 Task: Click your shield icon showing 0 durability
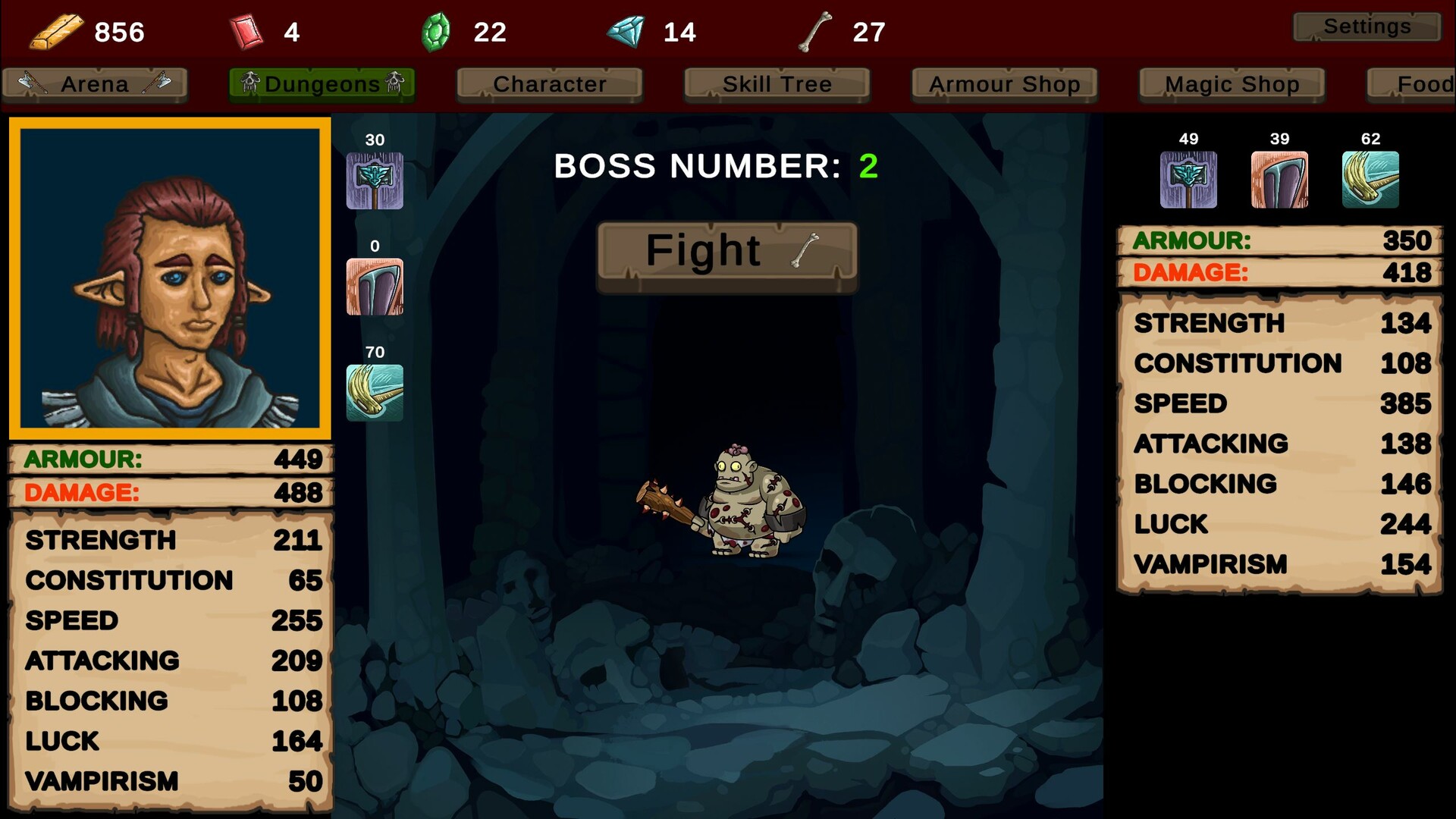[x=375, y=287]
